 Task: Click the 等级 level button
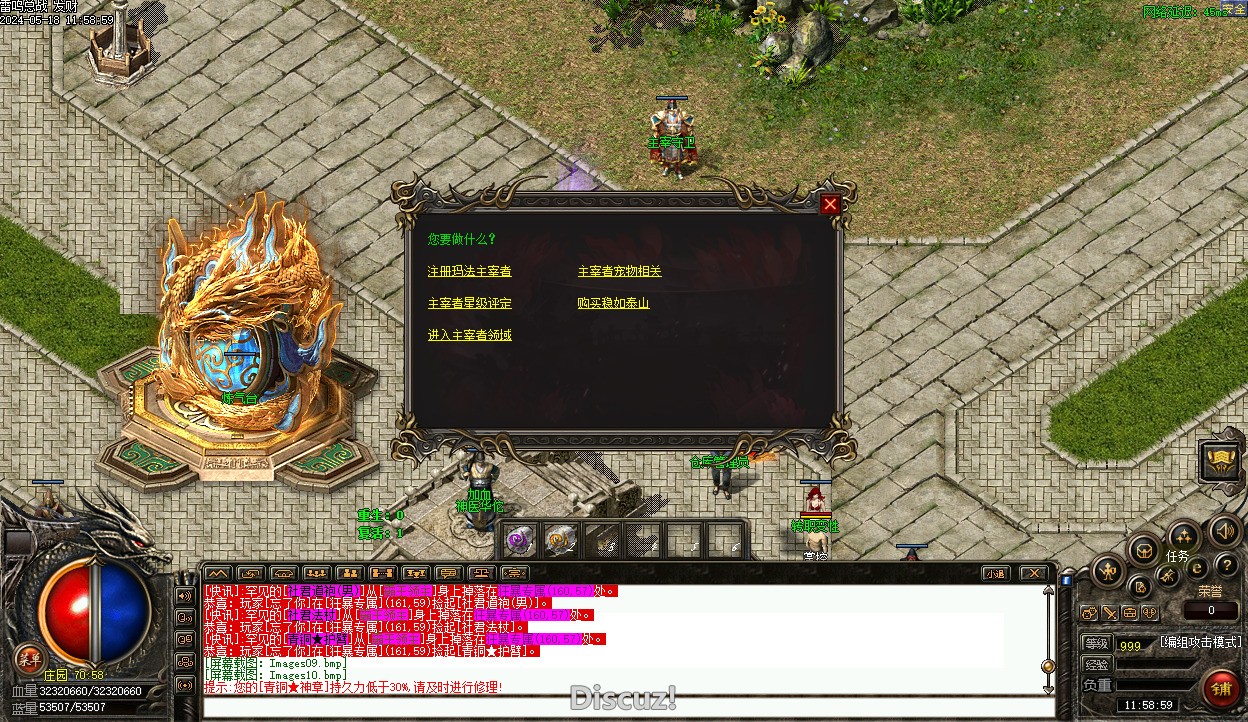click(x=1097, y=644)
